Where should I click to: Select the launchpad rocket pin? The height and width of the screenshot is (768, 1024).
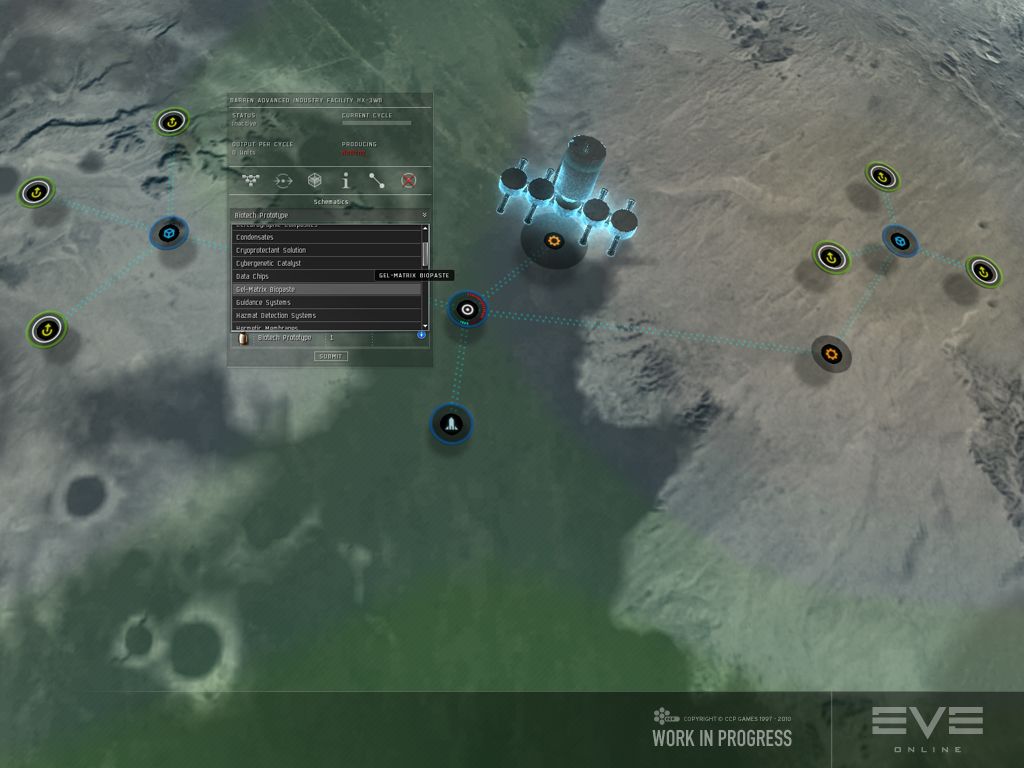[451, 423]
